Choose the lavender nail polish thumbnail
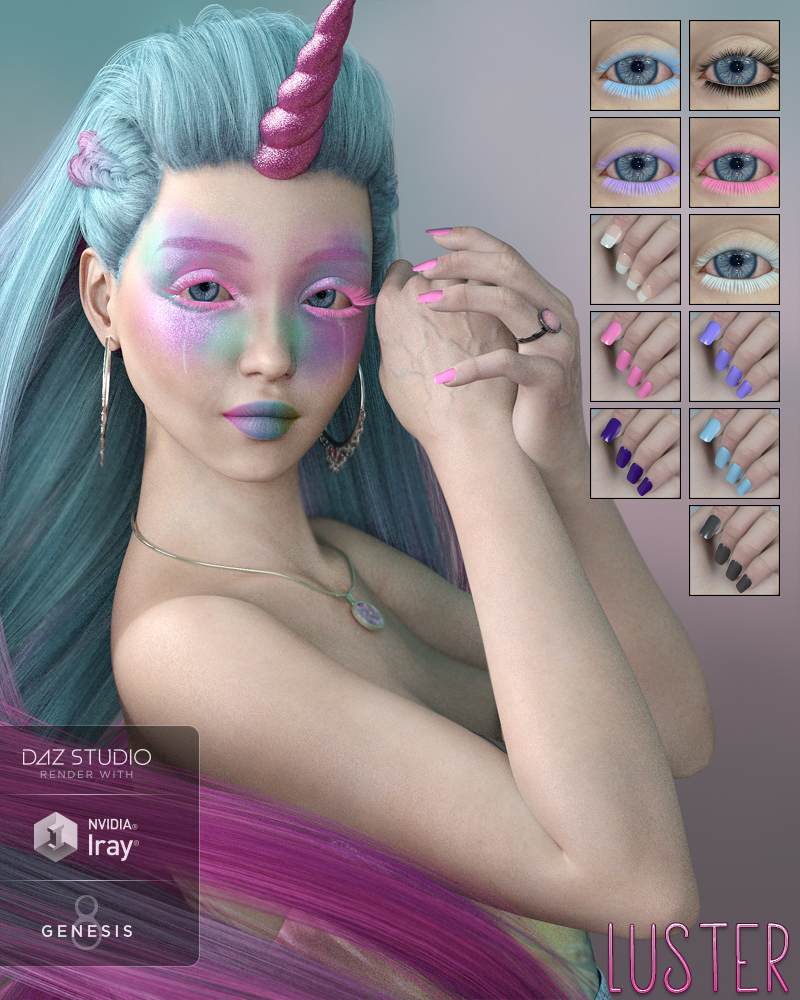This screenshot has width=800, height=1000. 734,356
